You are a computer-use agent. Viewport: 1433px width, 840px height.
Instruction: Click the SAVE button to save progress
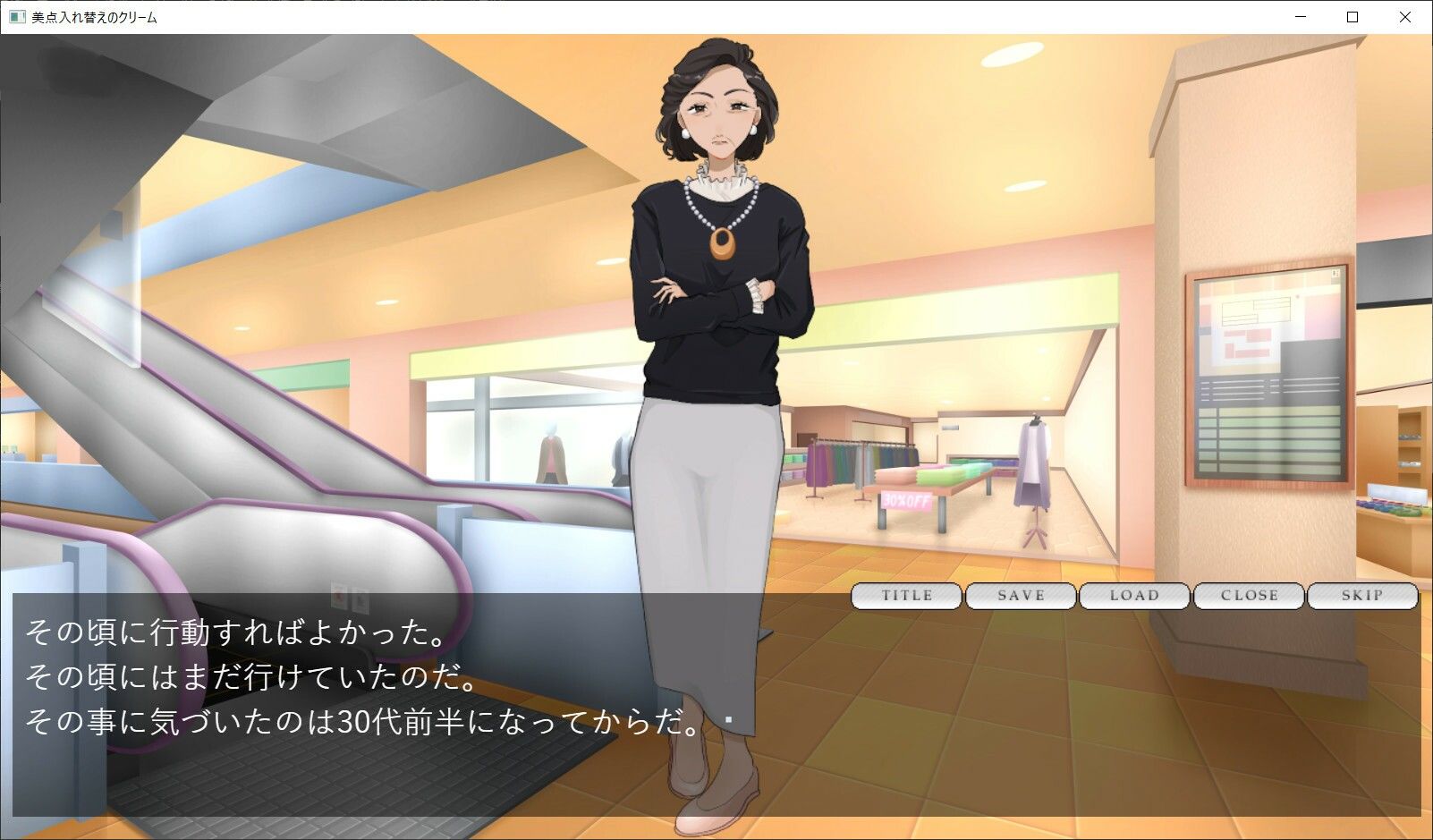coord(1020,596)
